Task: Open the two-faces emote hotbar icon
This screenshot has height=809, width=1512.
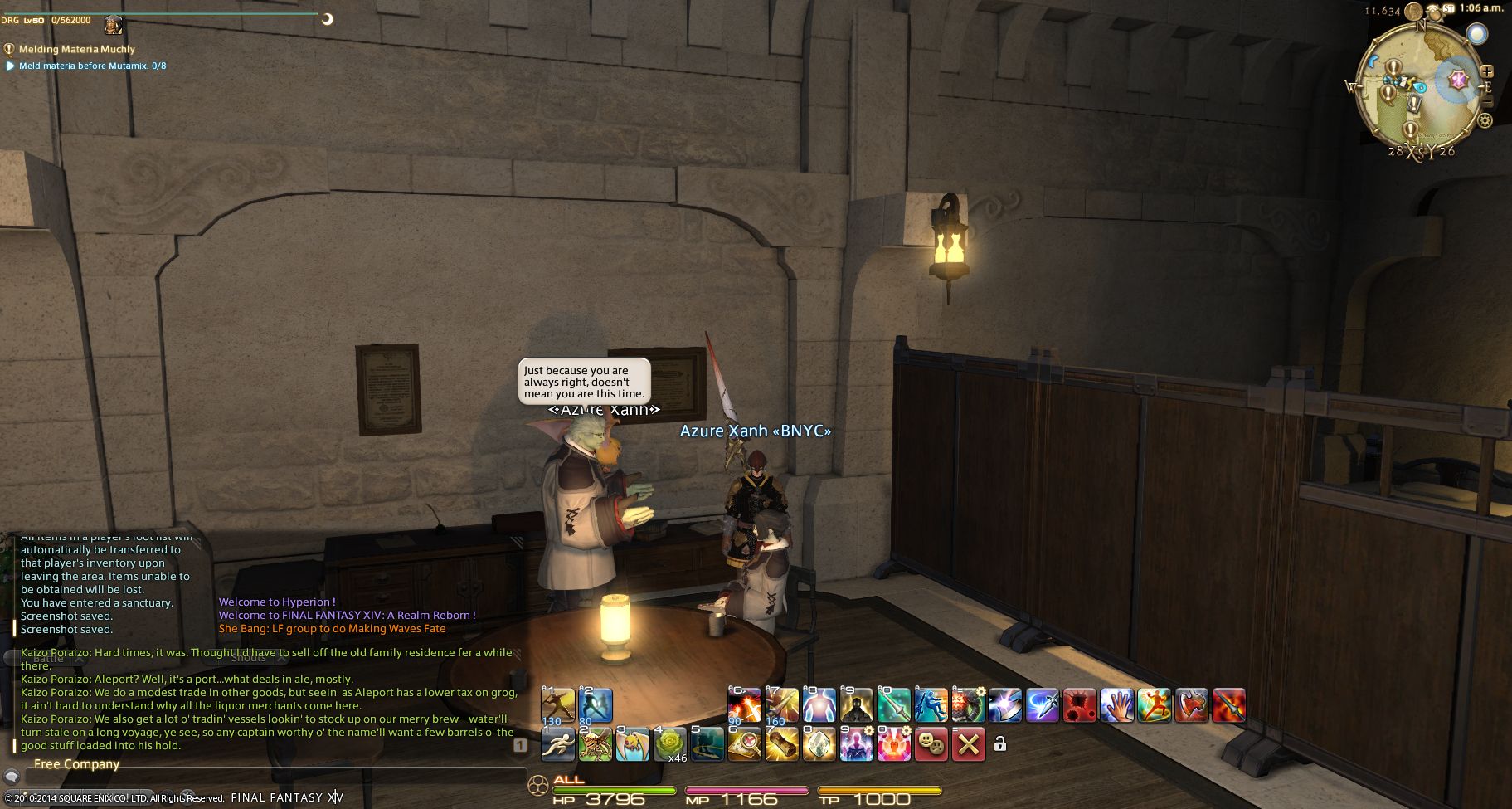Action: [931, 744]
